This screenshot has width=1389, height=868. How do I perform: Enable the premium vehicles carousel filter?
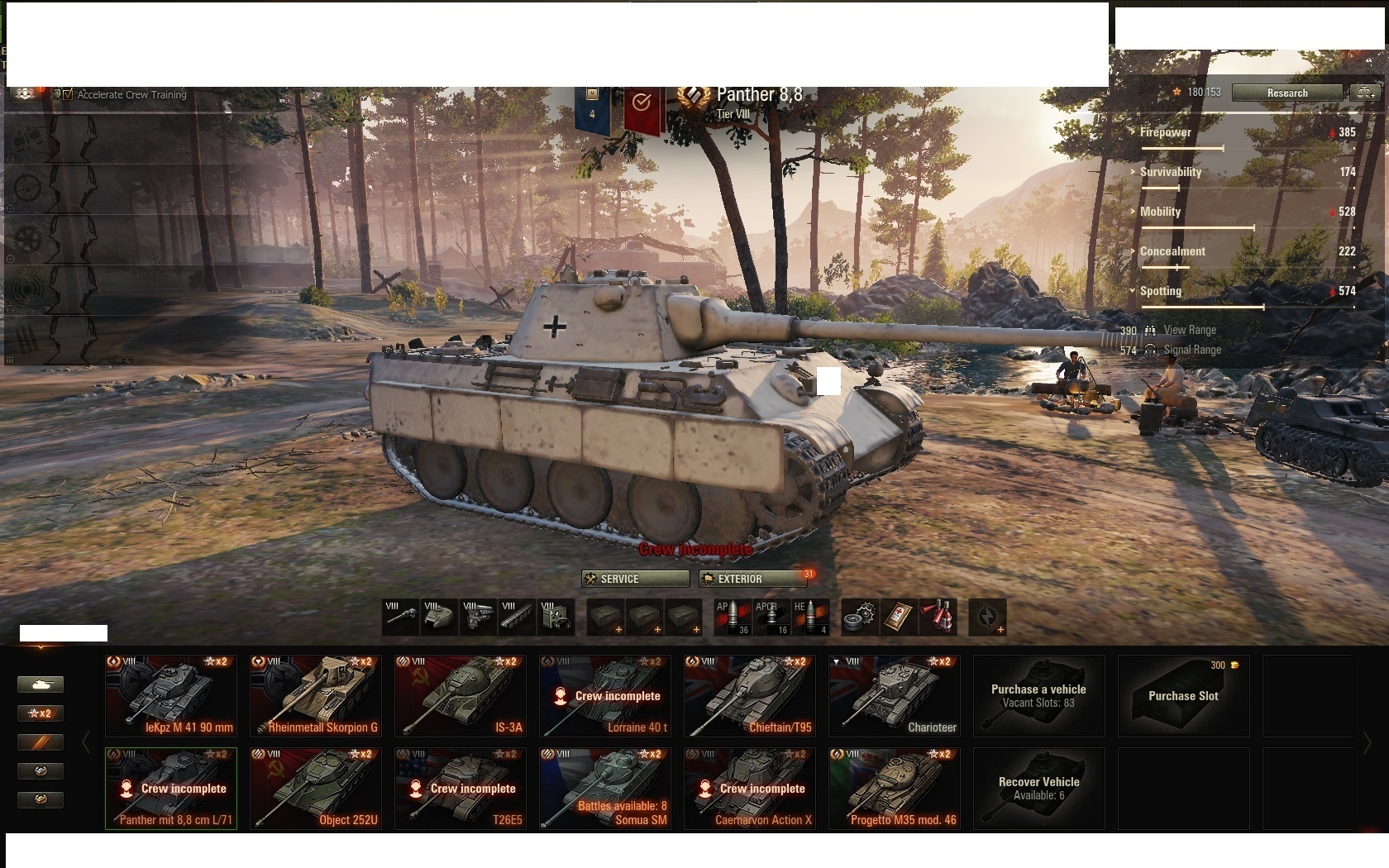pos(40,742)
